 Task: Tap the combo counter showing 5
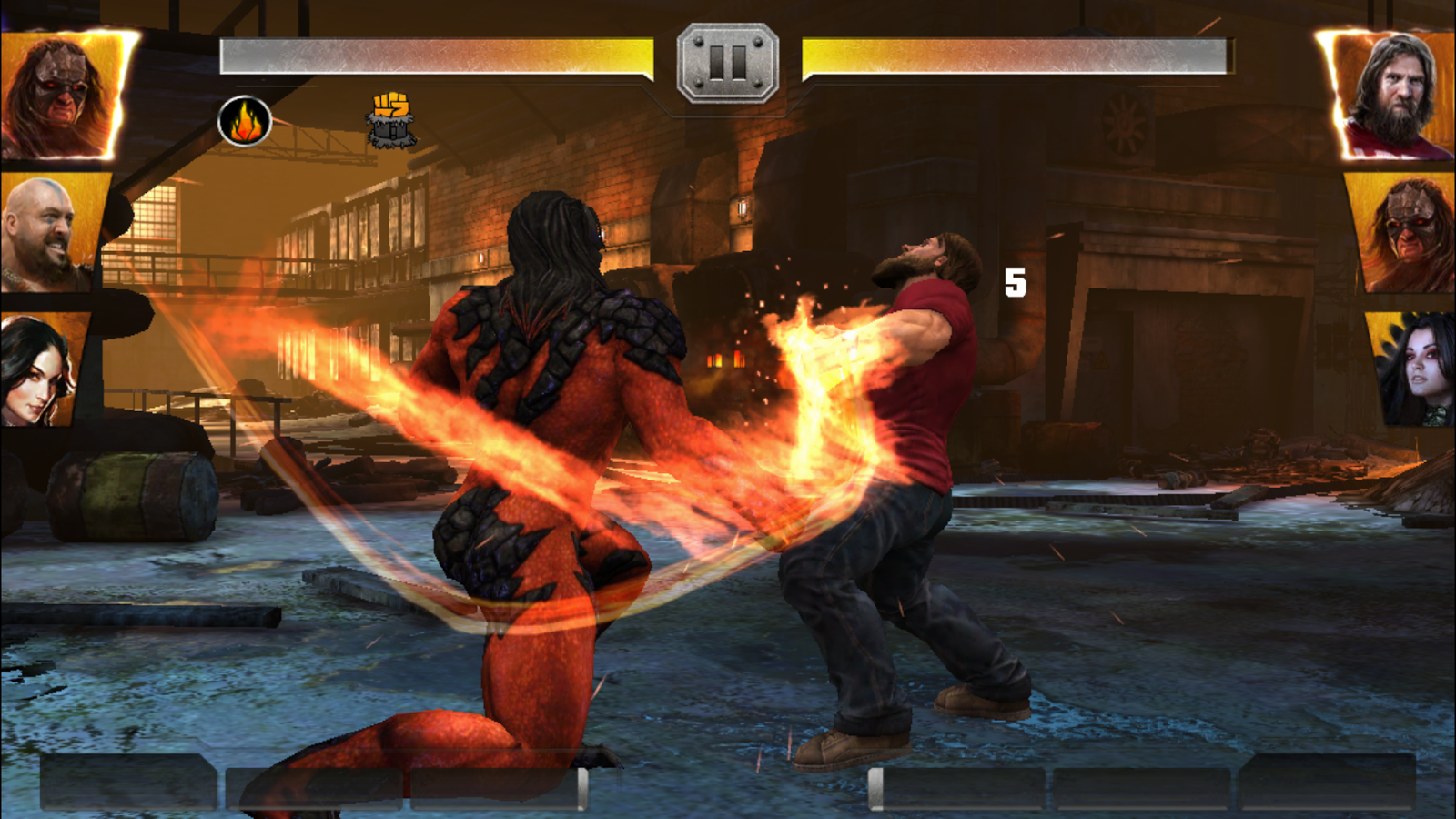(1016, 283)
